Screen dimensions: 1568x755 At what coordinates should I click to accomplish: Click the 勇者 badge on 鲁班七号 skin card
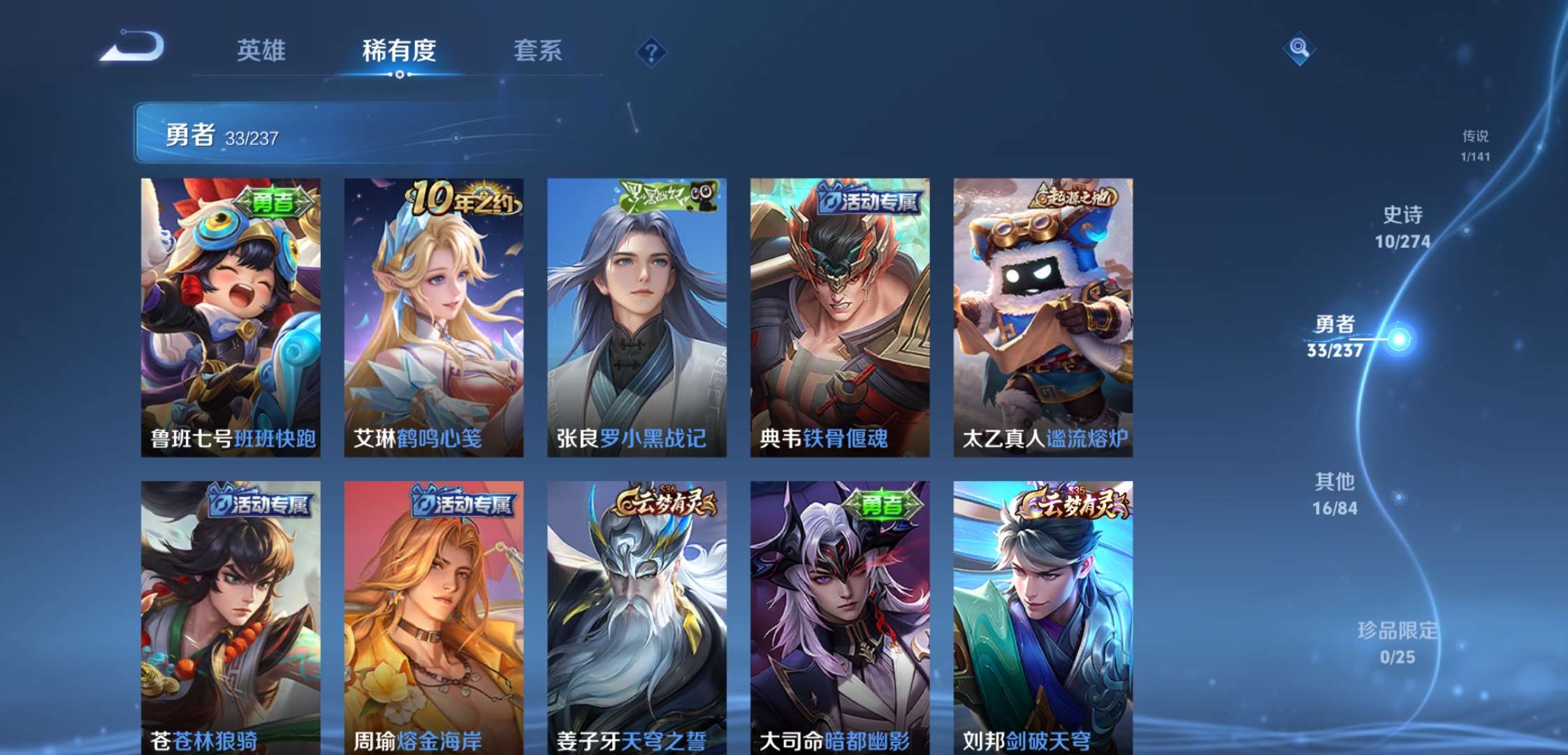[x=275, y=198]
